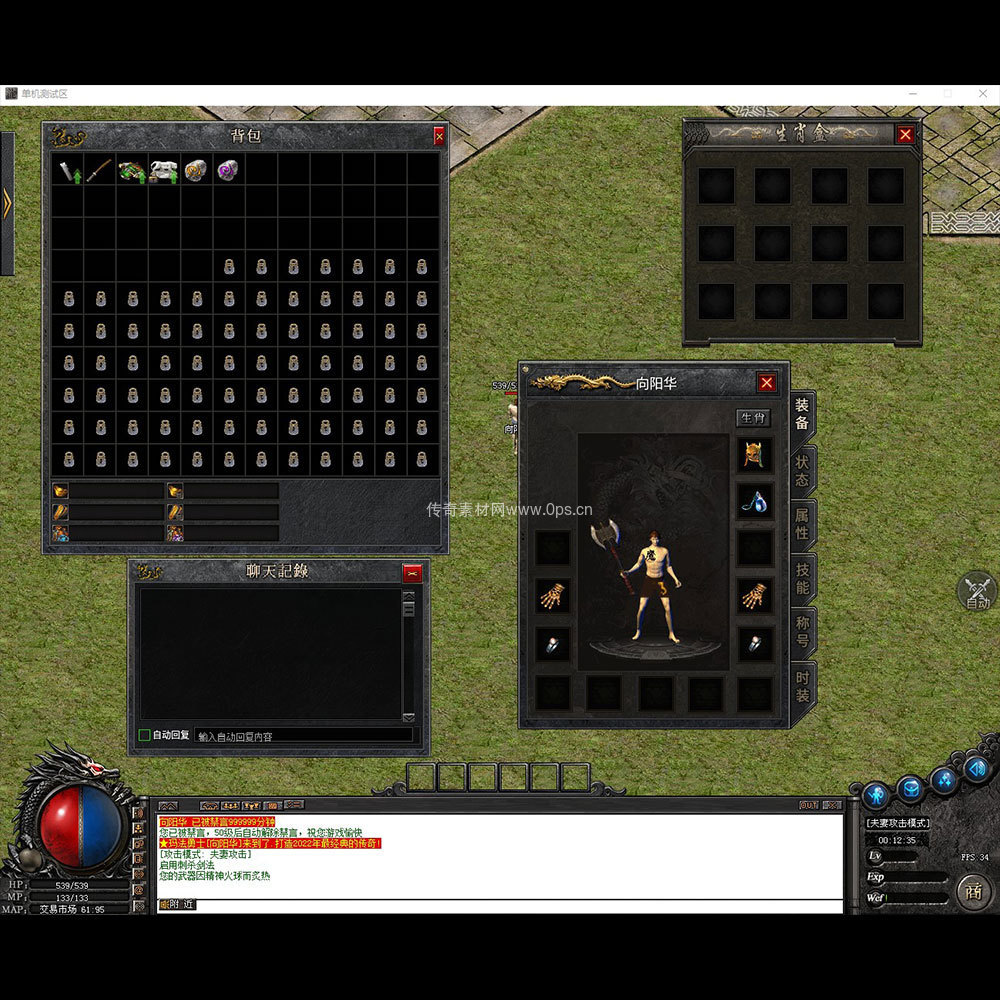Switch to the 时装 fashion tab

(x=802, y=686)
